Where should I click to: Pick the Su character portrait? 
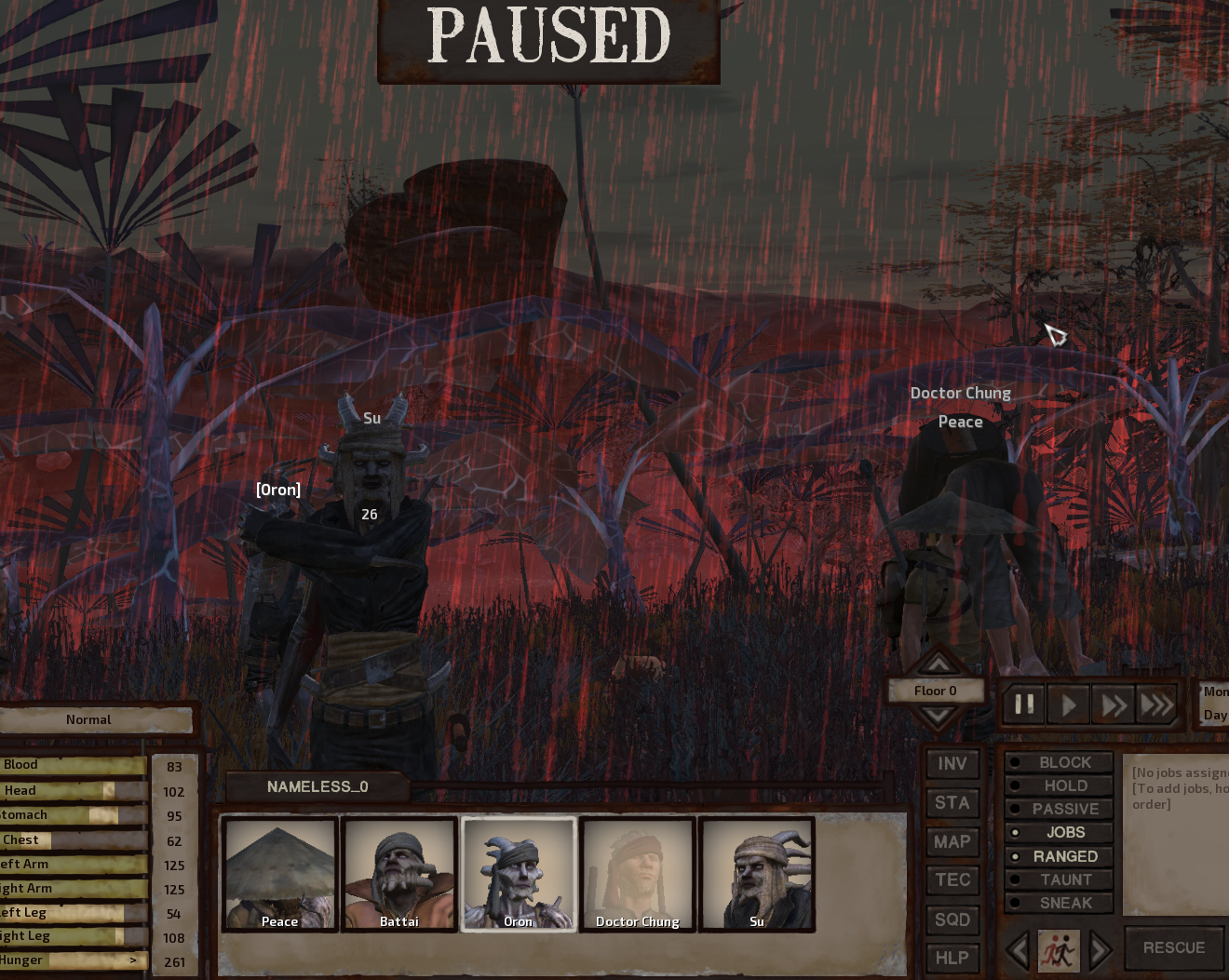757,874
